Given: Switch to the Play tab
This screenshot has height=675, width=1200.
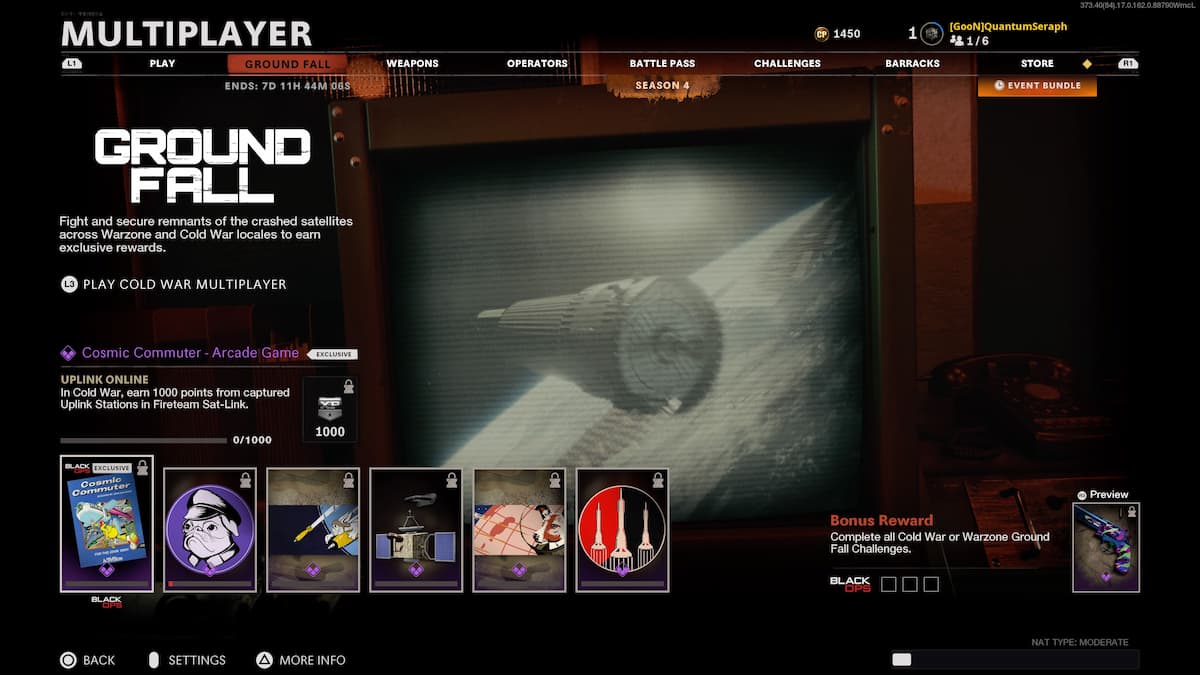Looking at the screenshot, I should click(x=162, y=63).
